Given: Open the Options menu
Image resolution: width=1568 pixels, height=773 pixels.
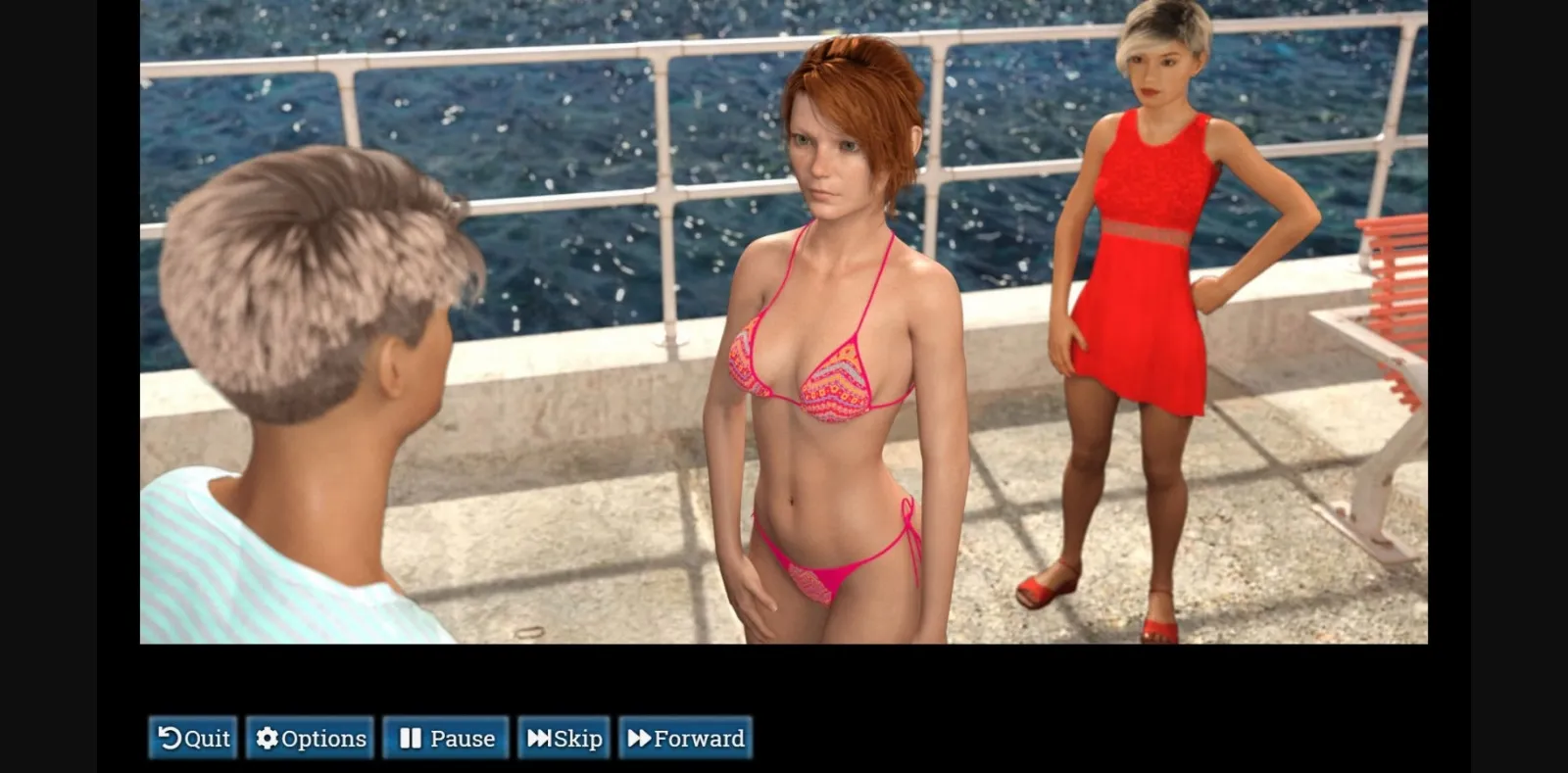Looking at the screenshot, I should coord(310,738).
